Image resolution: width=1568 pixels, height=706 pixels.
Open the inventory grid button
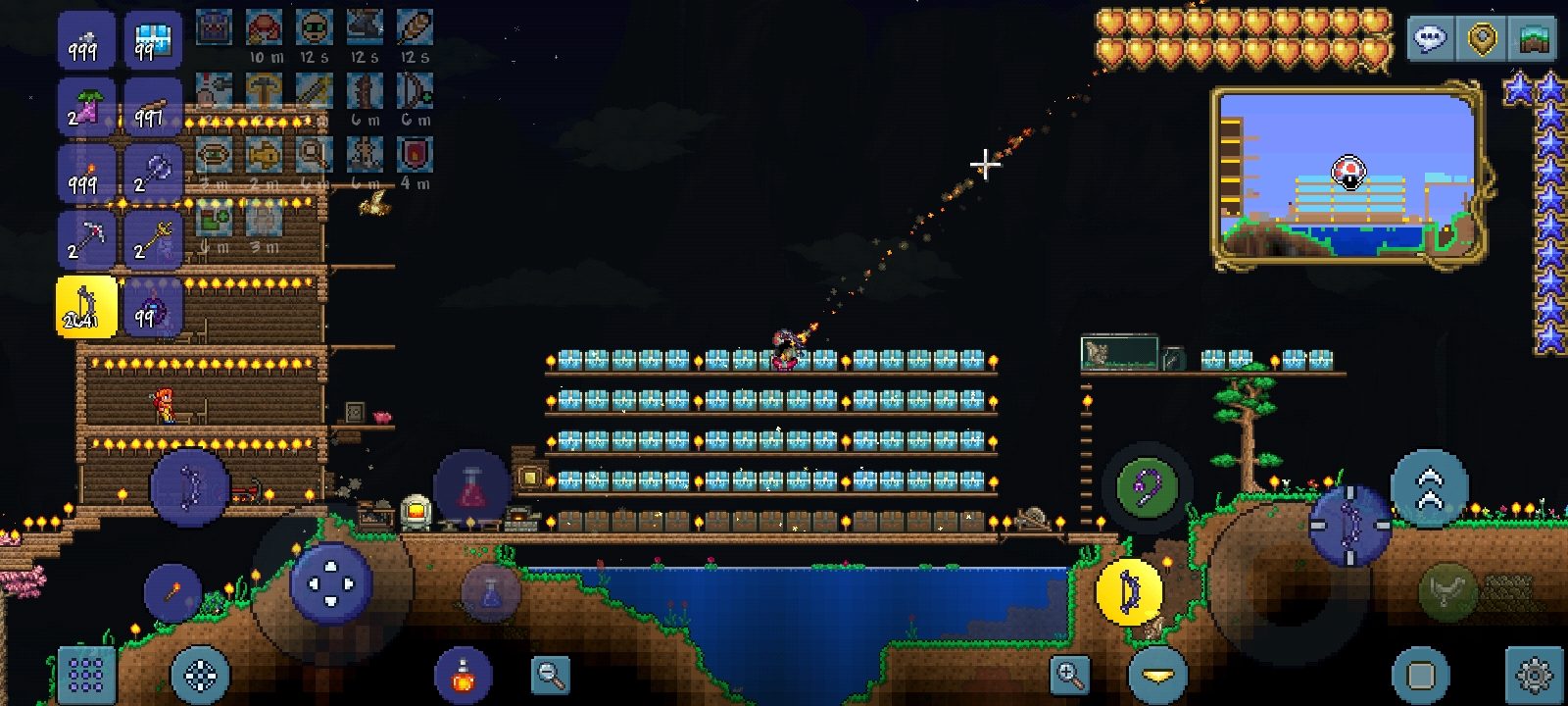pos(86,675)
